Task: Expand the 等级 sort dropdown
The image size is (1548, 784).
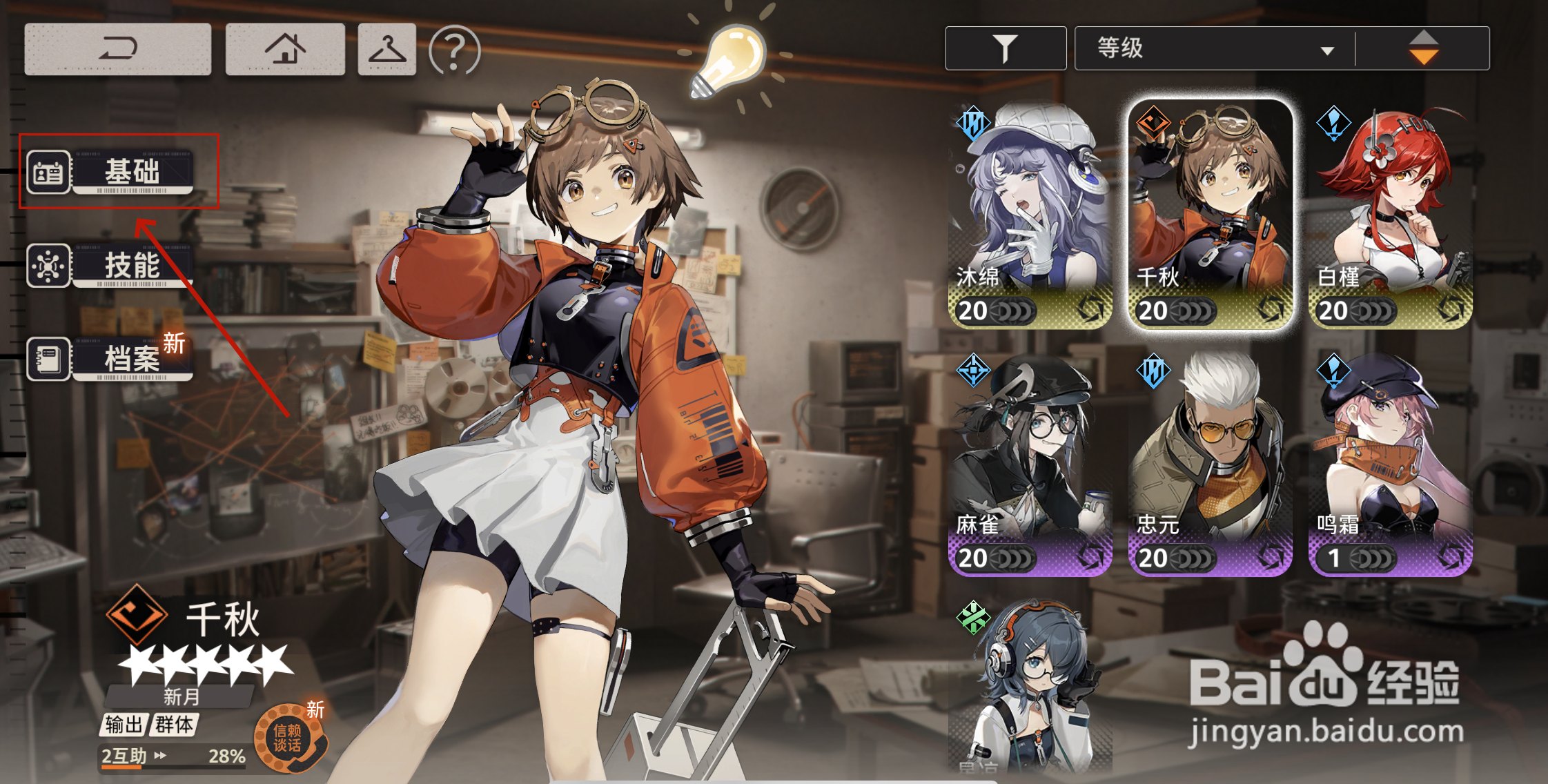Action: (1215, 48)
